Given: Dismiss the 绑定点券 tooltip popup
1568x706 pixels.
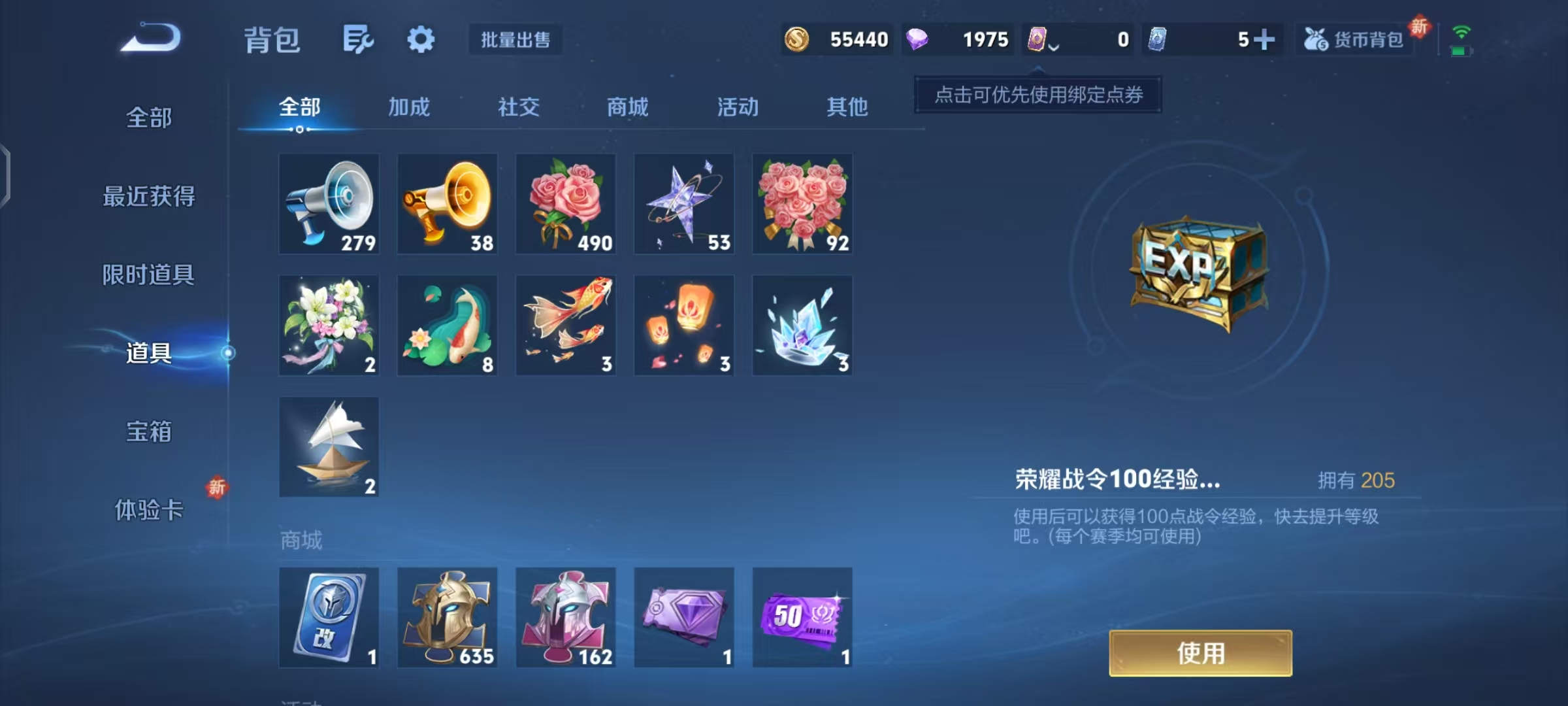Looking at the screenshot, I should [x=1037, y=95].
